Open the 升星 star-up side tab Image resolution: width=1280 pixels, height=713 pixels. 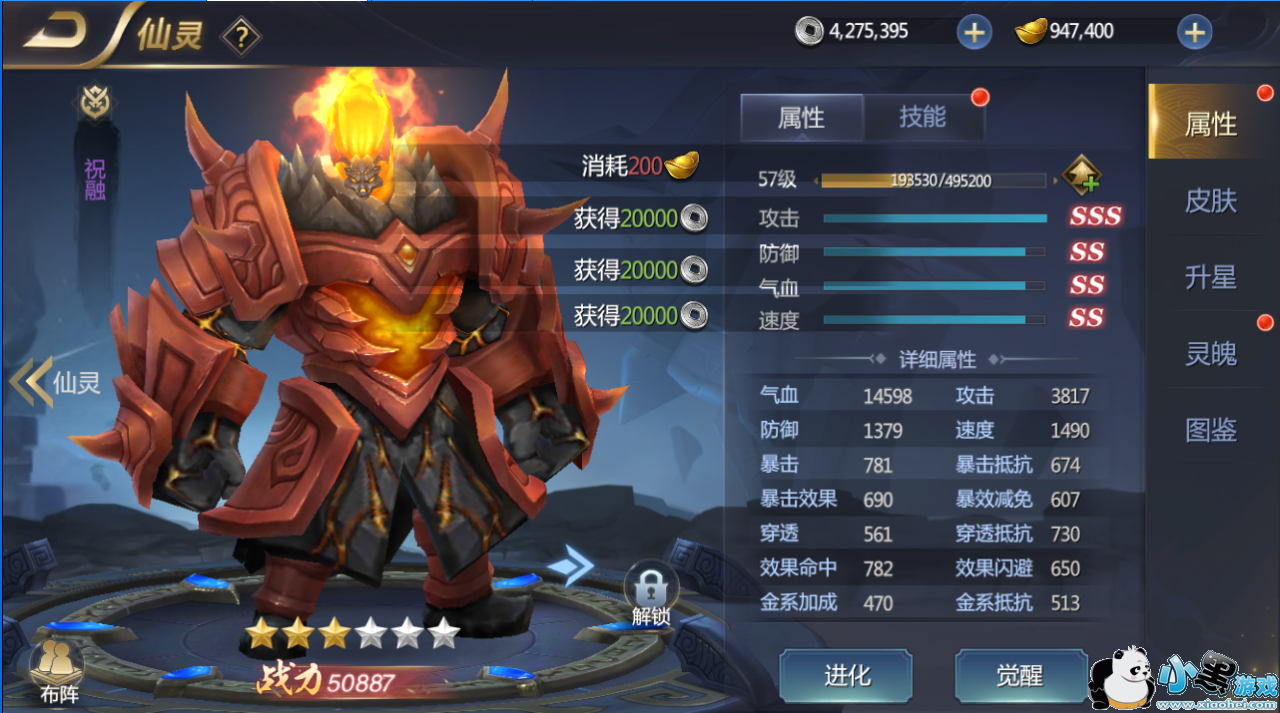(x=1210, y=278)
